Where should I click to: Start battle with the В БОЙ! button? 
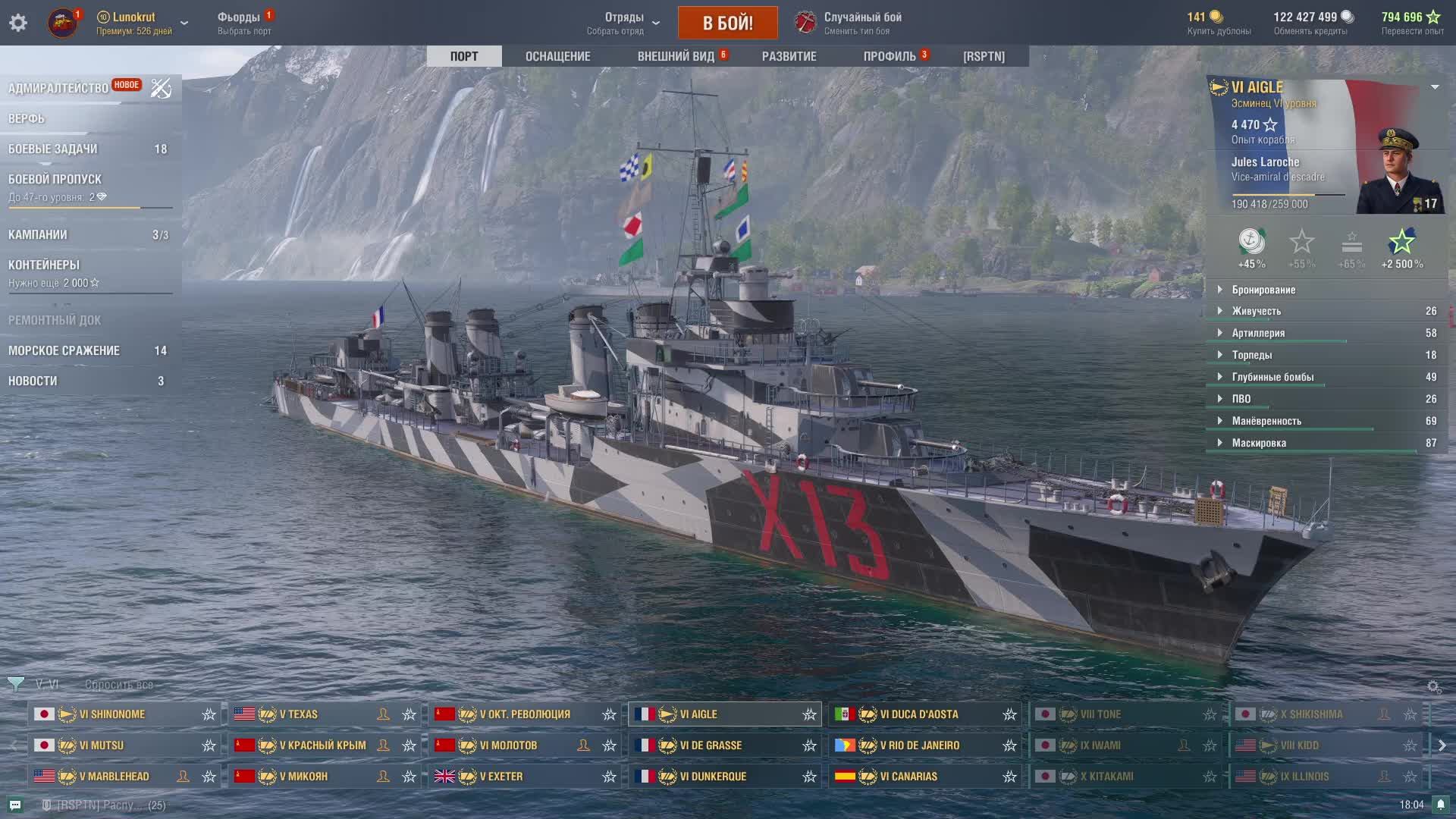(x=727, y=23)
